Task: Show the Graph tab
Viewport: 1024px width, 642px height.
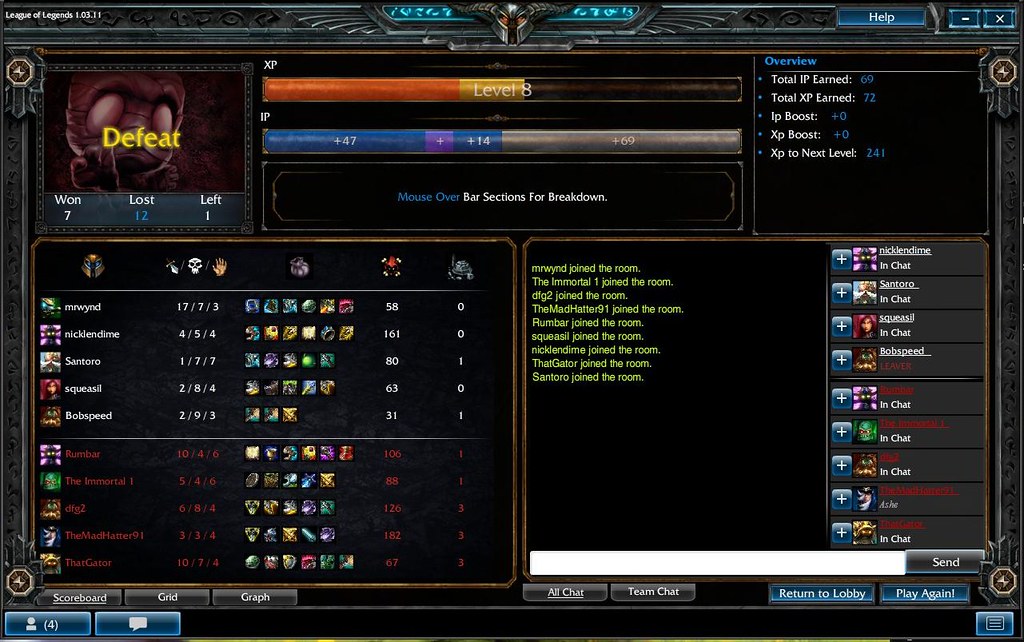Action: click(255, 597)
